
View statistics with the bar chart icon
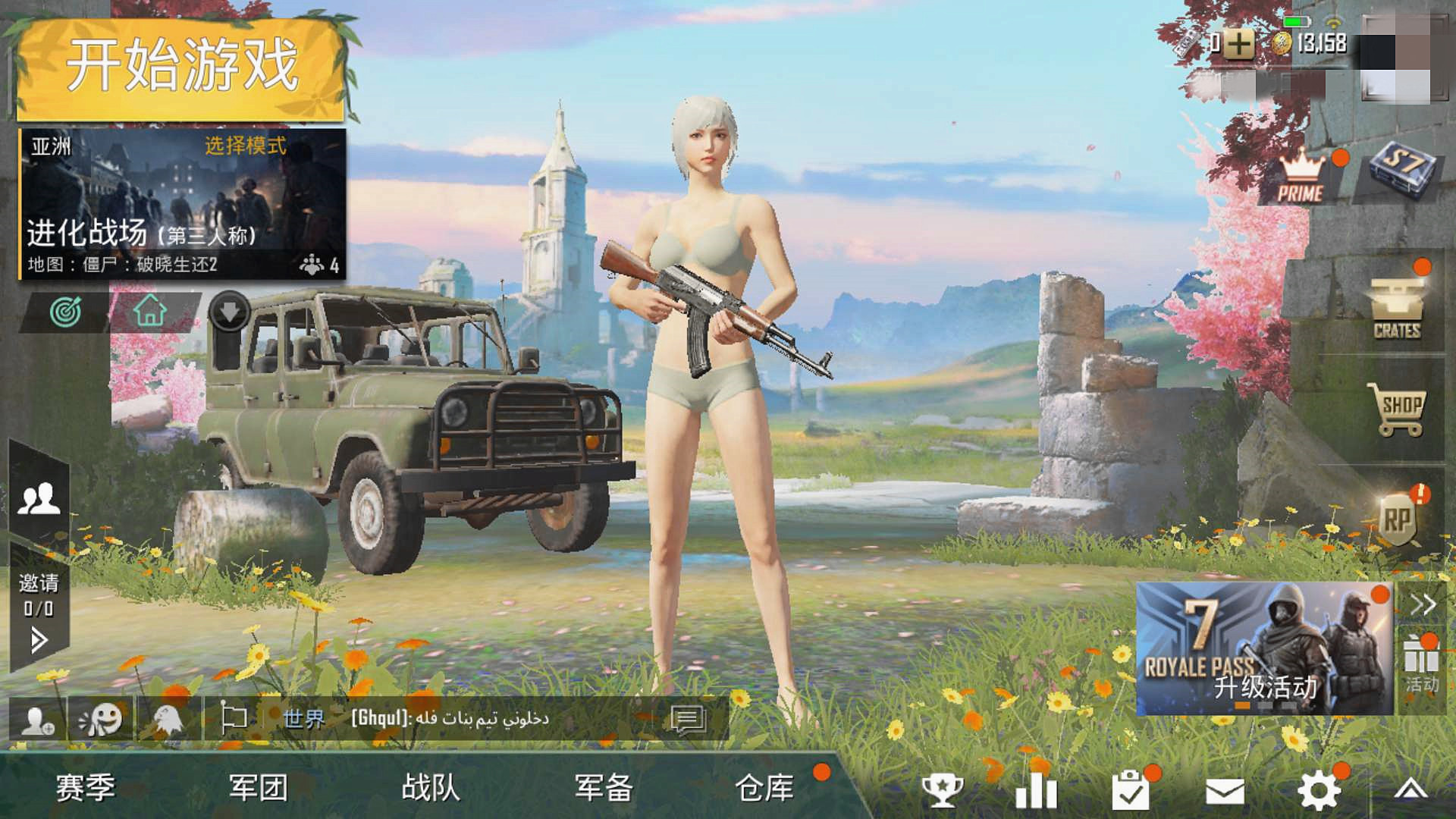coord(1037,790)
